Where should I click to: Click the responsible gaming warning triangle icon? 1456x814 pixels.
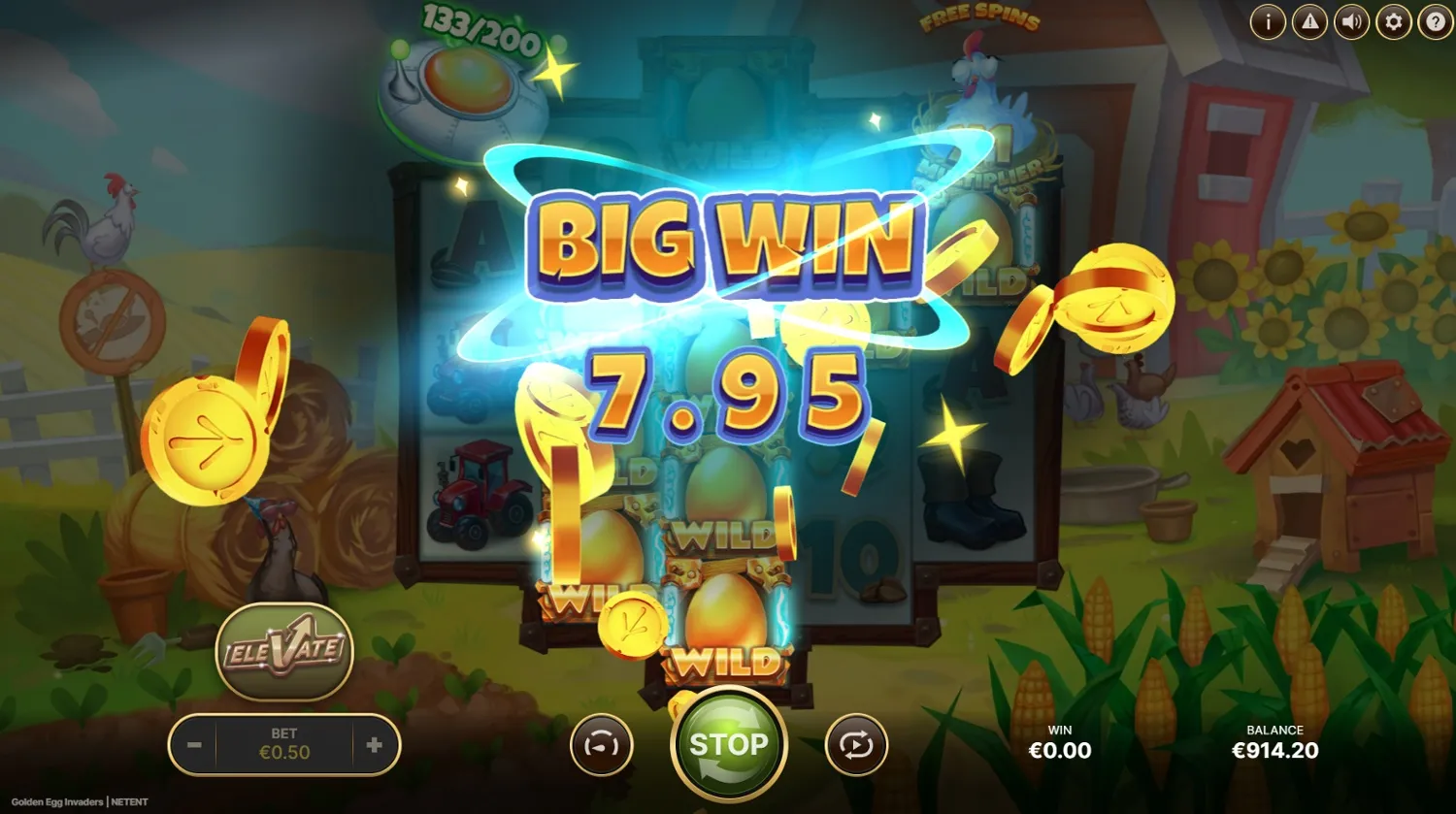pos(1309,21)
